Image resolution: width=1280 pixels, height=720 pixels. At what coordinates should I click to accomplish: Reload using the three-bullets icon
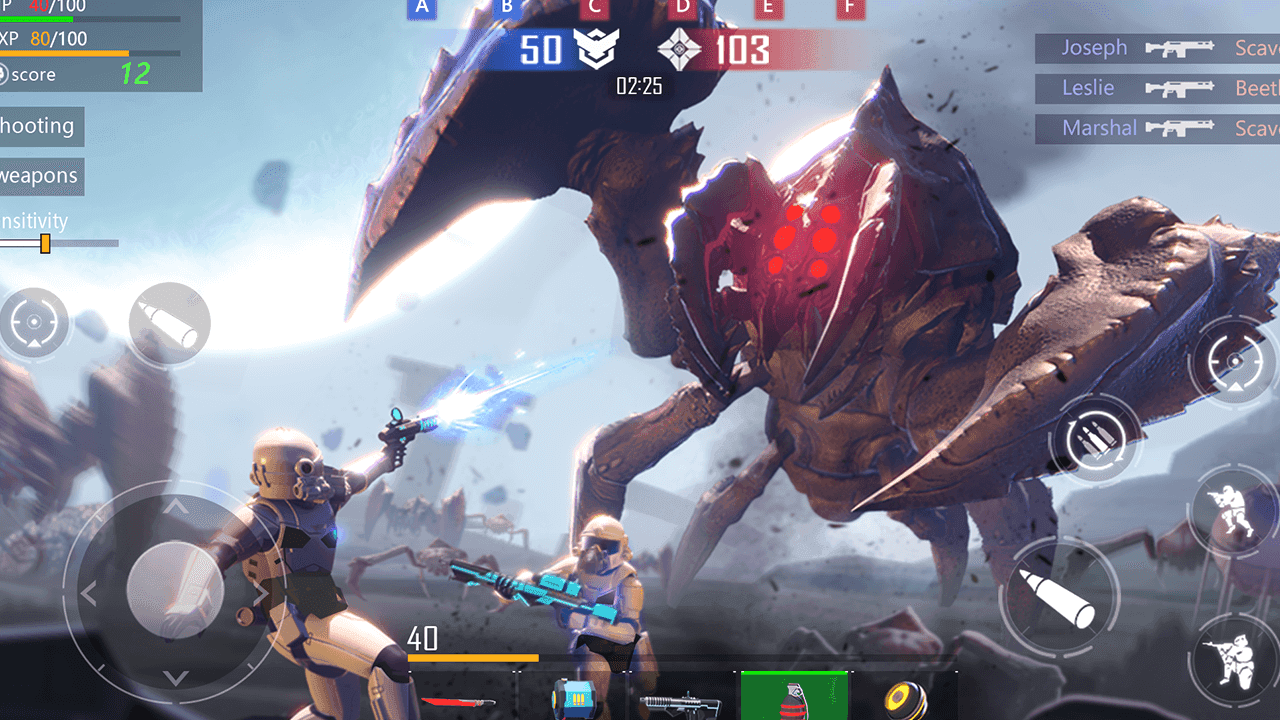pos(1097,440)
